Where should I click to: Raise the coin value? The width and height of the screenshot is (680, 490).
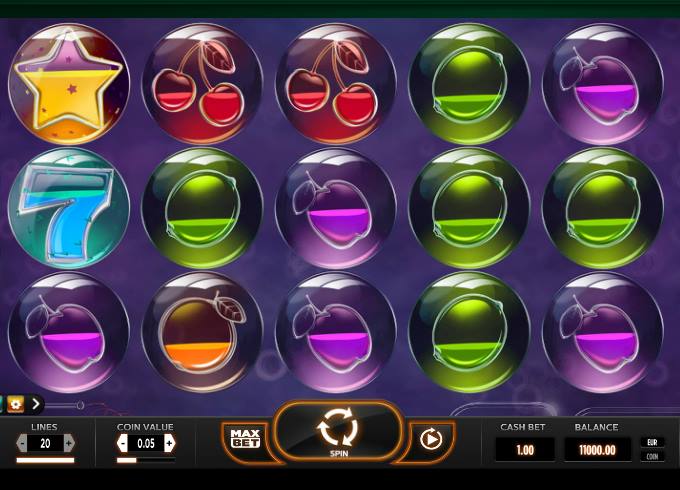point(169,443)
